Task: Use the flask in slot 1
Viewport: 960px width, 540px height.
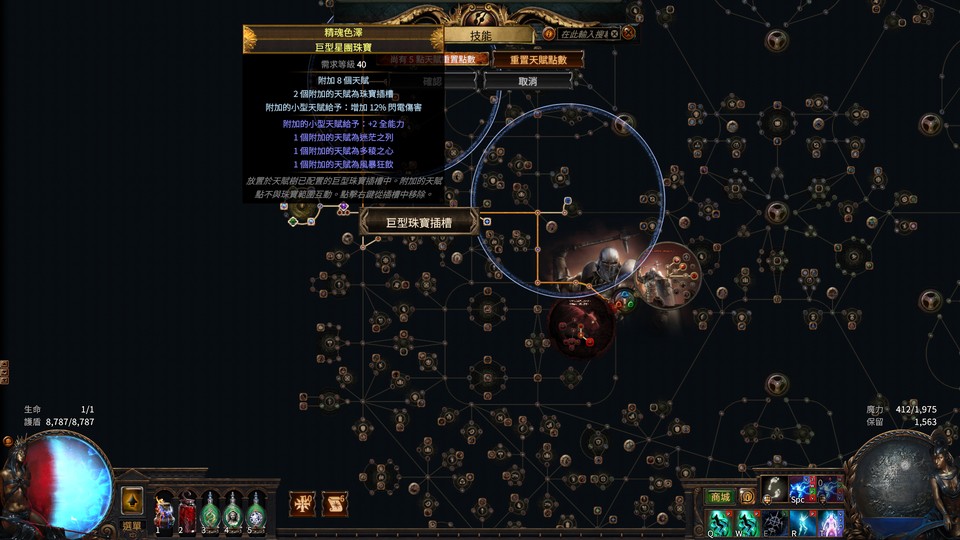Action: pos(163,509)
